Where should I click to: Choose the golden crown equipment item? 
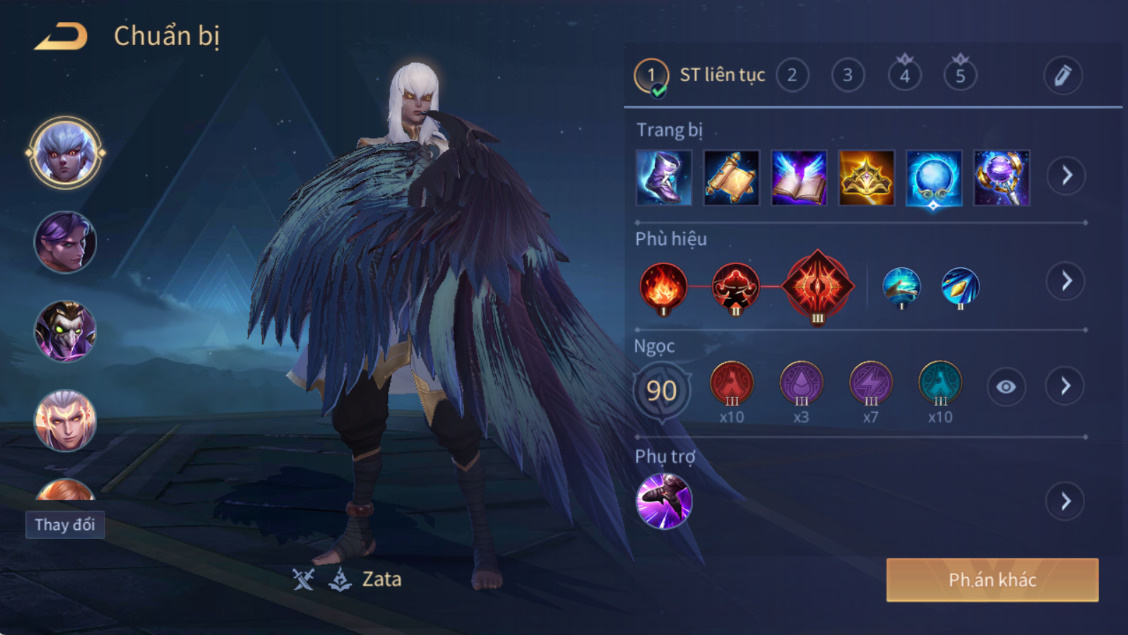pyautogui.click(x=866, y=178)
